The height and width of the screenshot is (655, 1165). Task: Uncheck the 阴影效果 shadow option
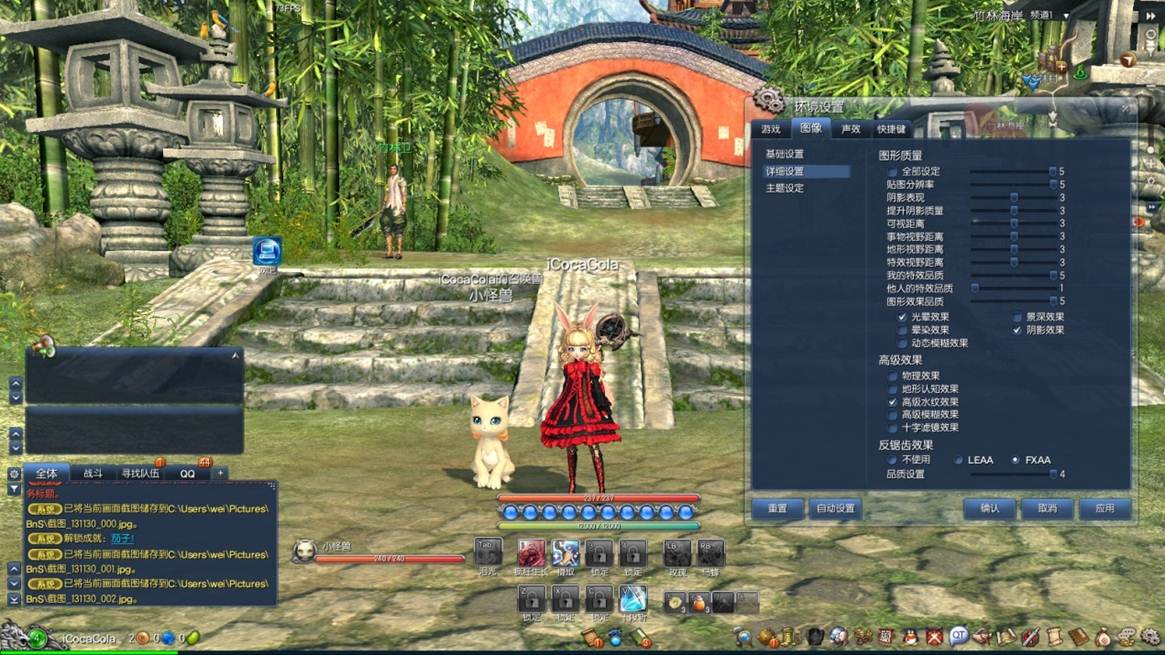pyautogui.click(x=1017, y=330)
